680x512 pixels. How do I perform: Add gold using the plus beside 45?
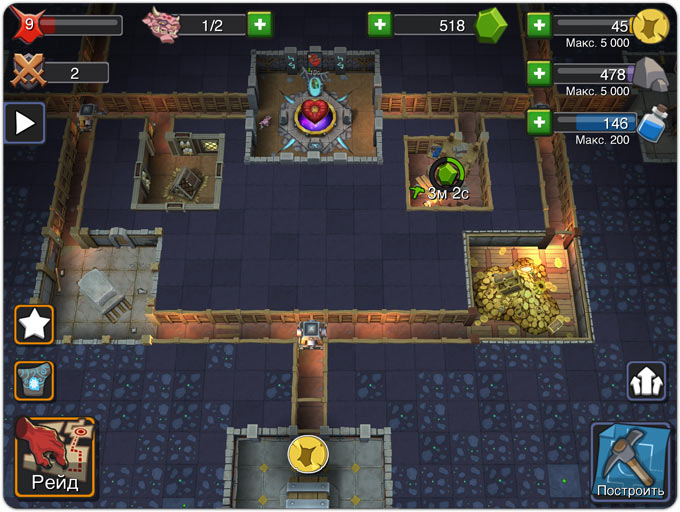tap(539, 24)
